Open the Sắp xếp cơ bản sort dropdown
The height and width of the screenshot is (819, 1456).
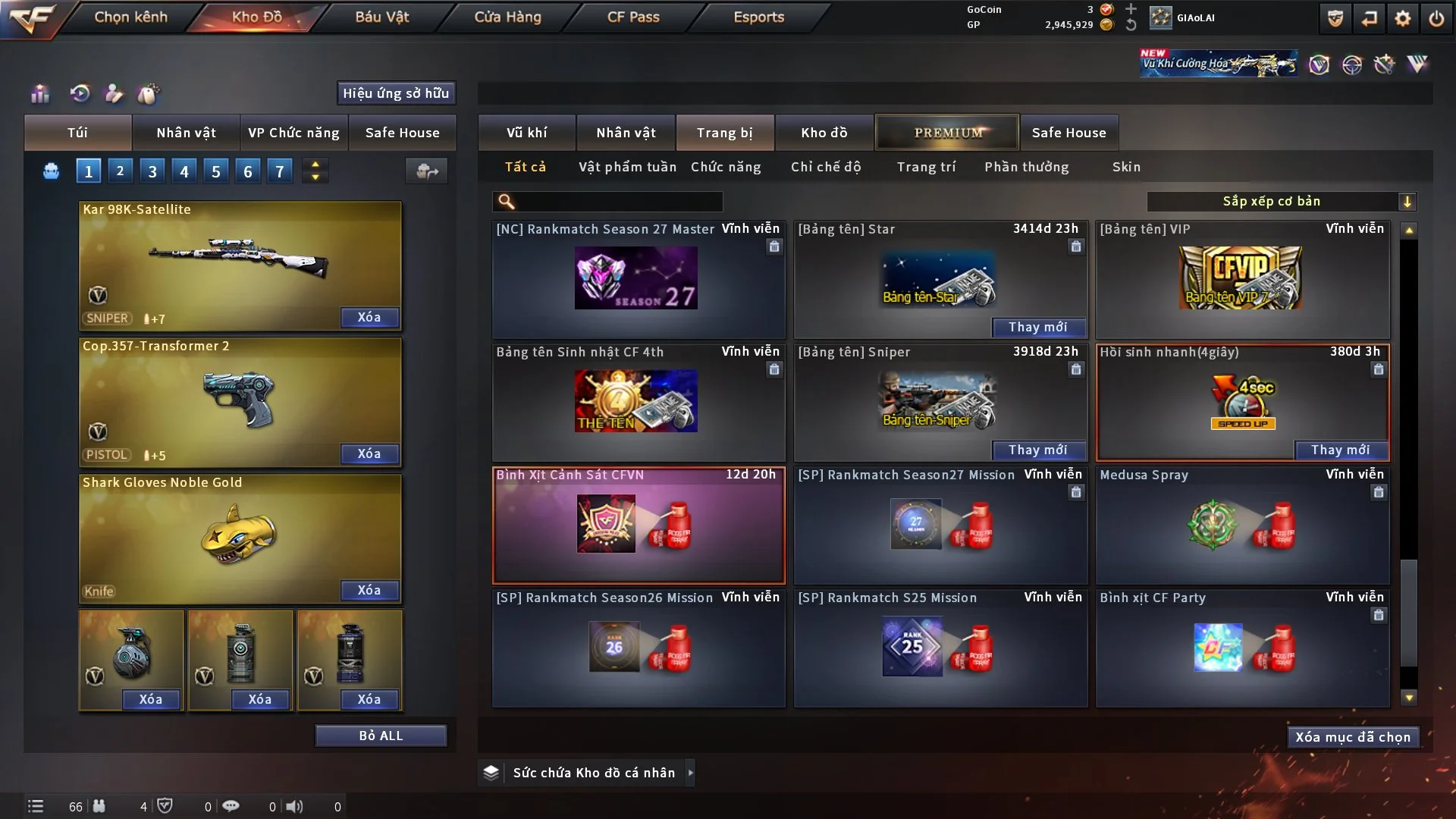(1281, 201)
